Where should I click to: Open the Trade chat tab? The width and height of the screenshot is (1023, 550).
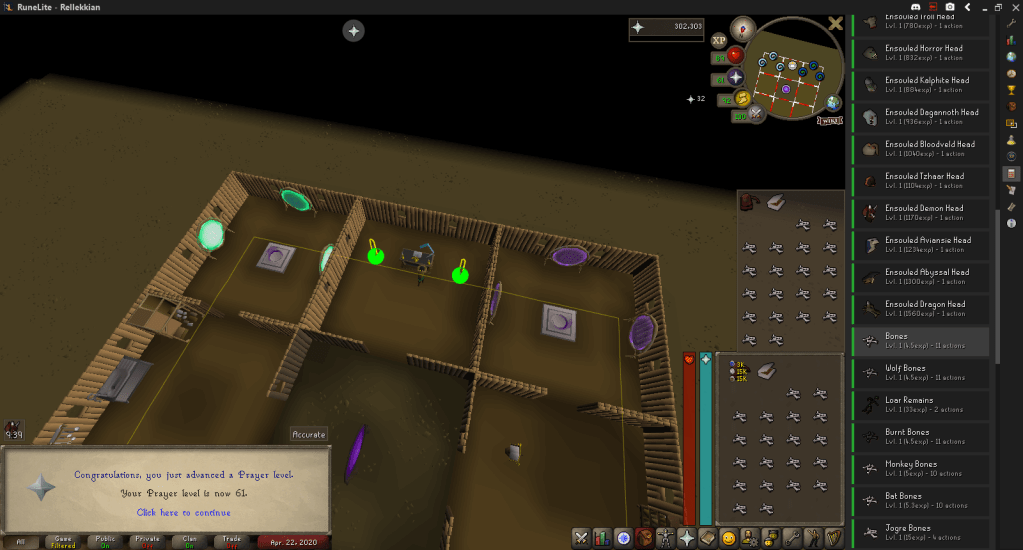click(x=231, y=541)
